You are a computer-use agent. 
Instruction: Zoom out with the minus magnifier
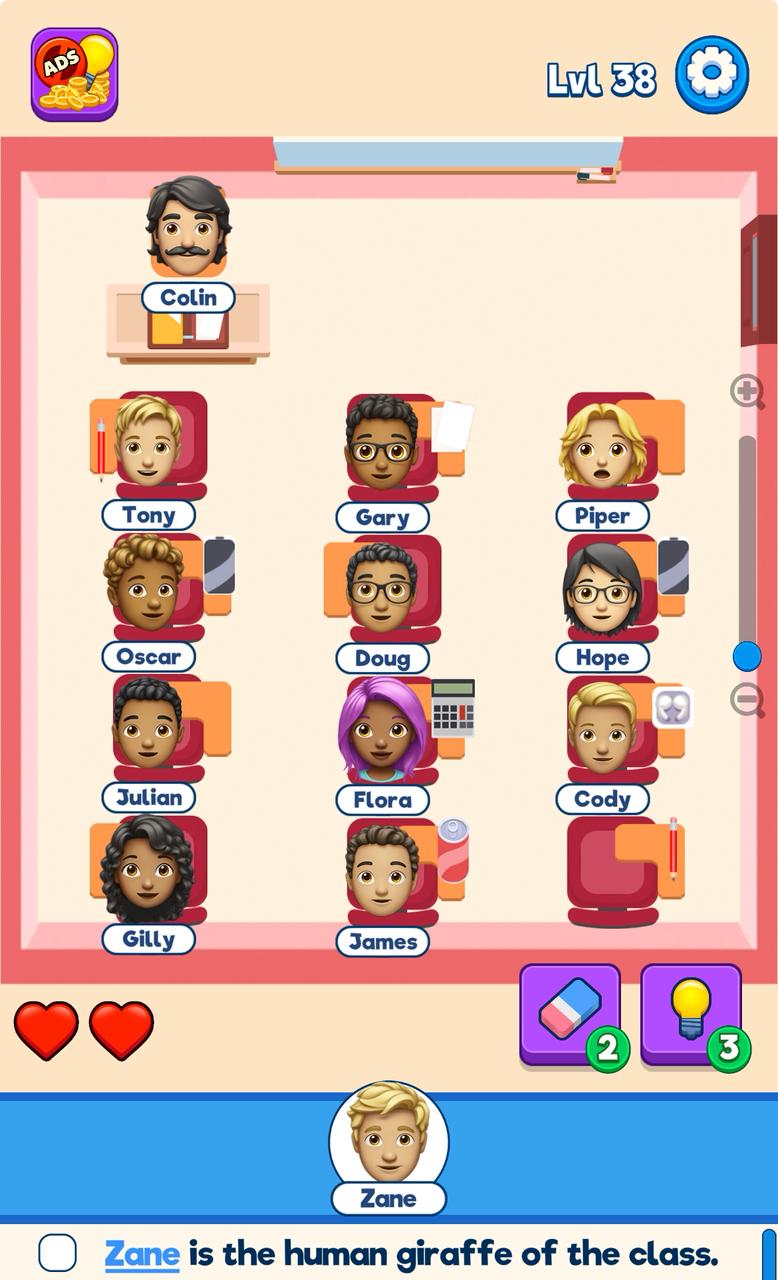pyautogui.click(x=747, y=699)
